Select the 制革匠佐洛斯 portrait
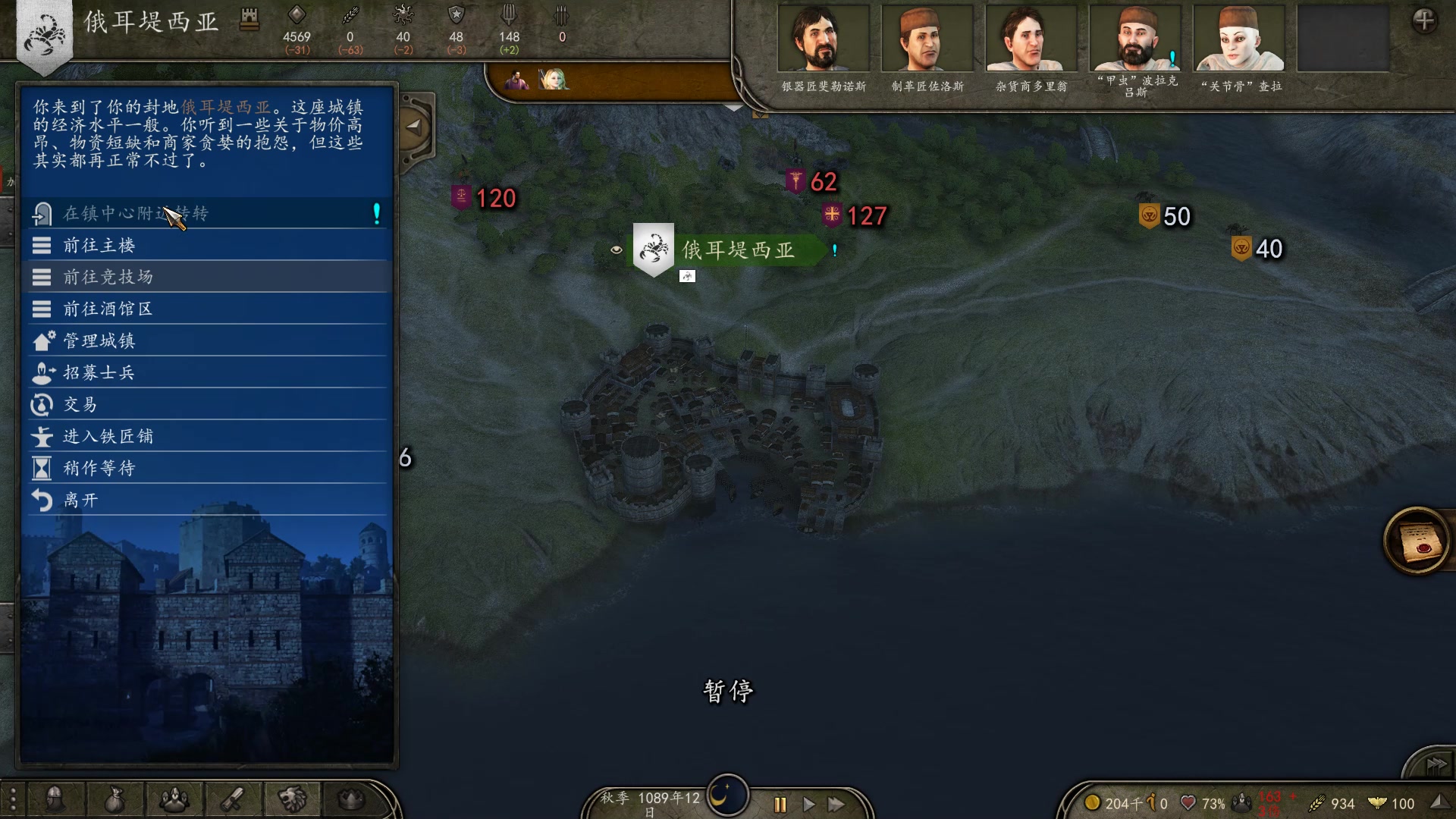 click(927, 39)
